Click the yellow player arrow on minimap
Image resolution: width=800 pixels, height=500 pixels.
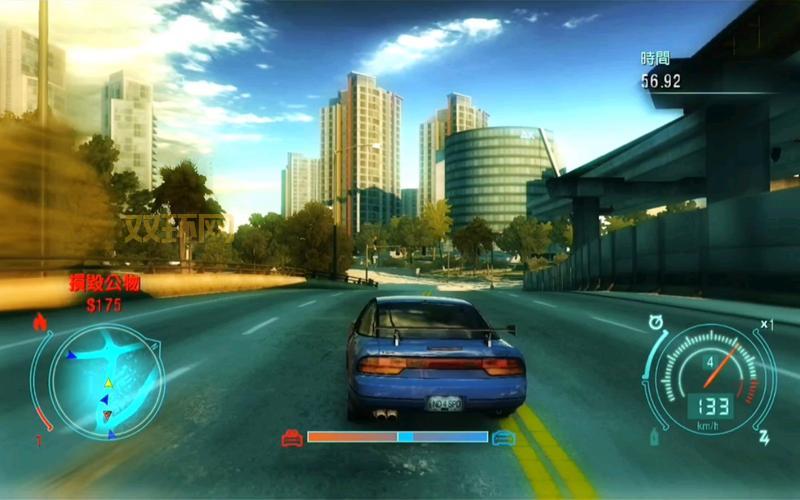coord(108,383)
